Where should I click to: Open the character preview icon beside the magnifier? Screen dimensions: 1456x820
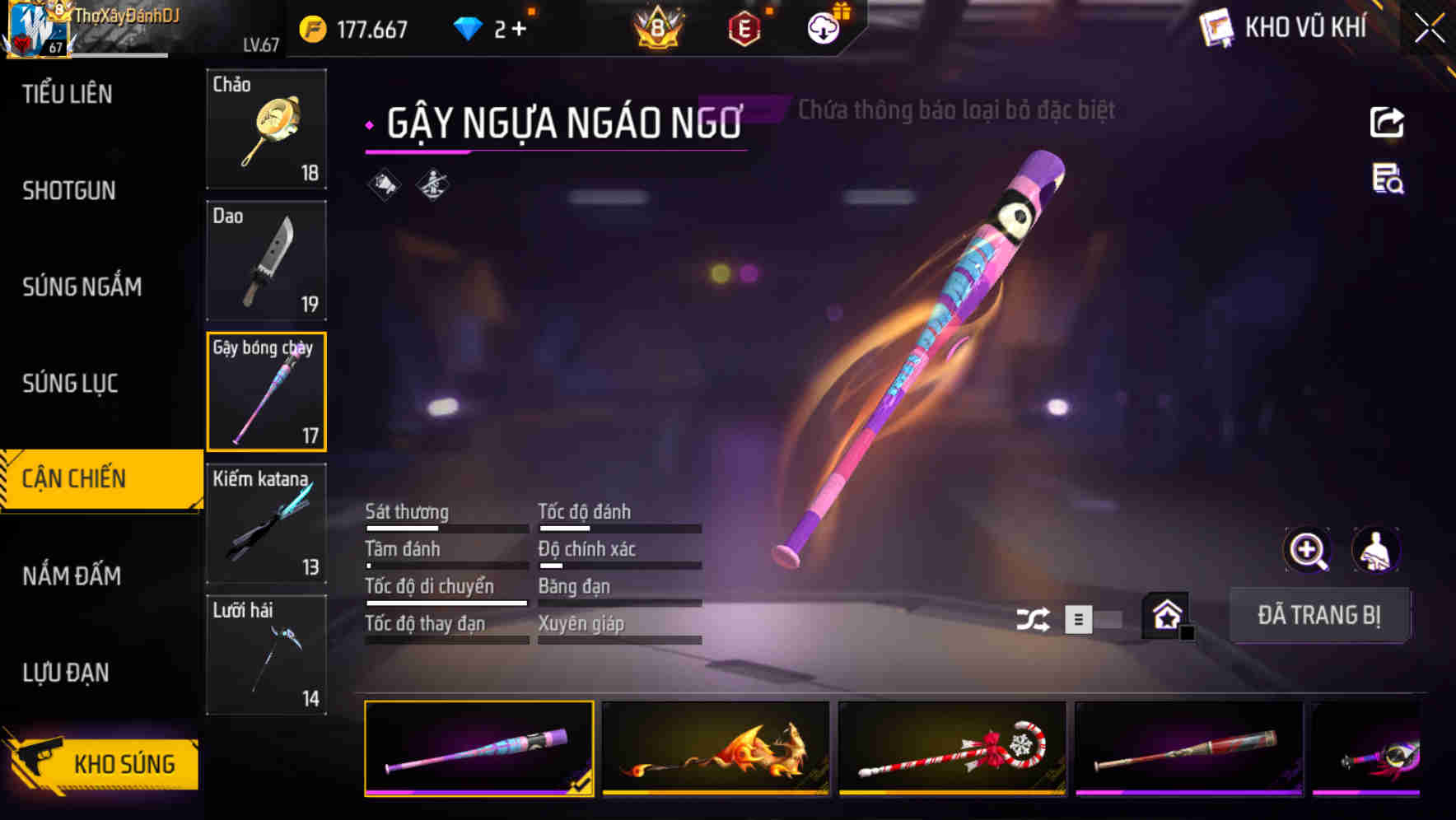pyautogui.click(x=1377, y=550)
